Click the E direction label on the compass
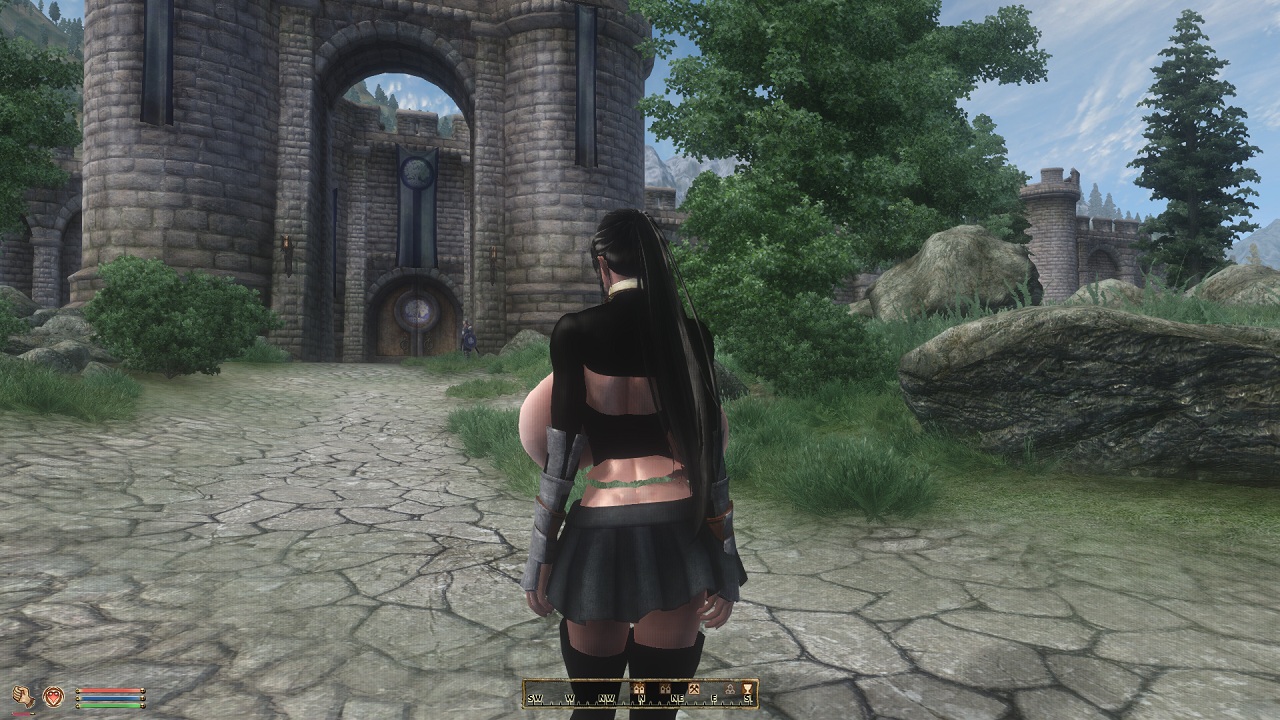Viewport: 1280px width, 720px height. tap(714, 698)
